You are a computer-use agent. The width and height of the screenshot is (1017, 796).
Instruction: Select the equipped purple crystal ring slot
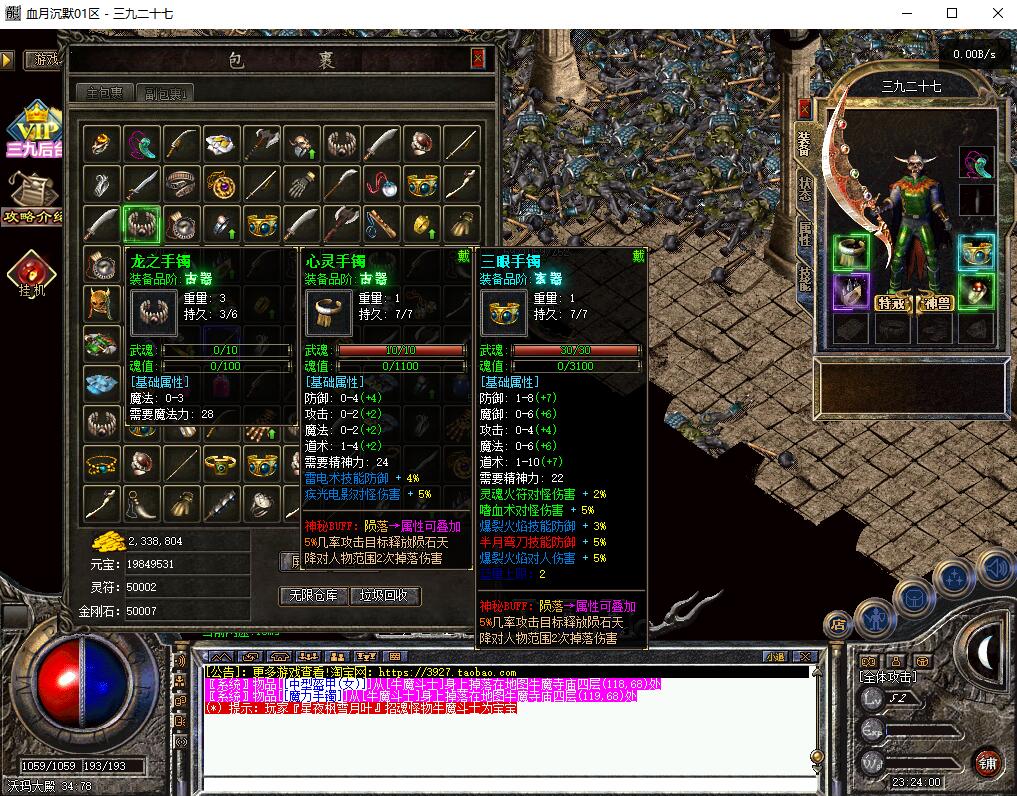[851, 294]
